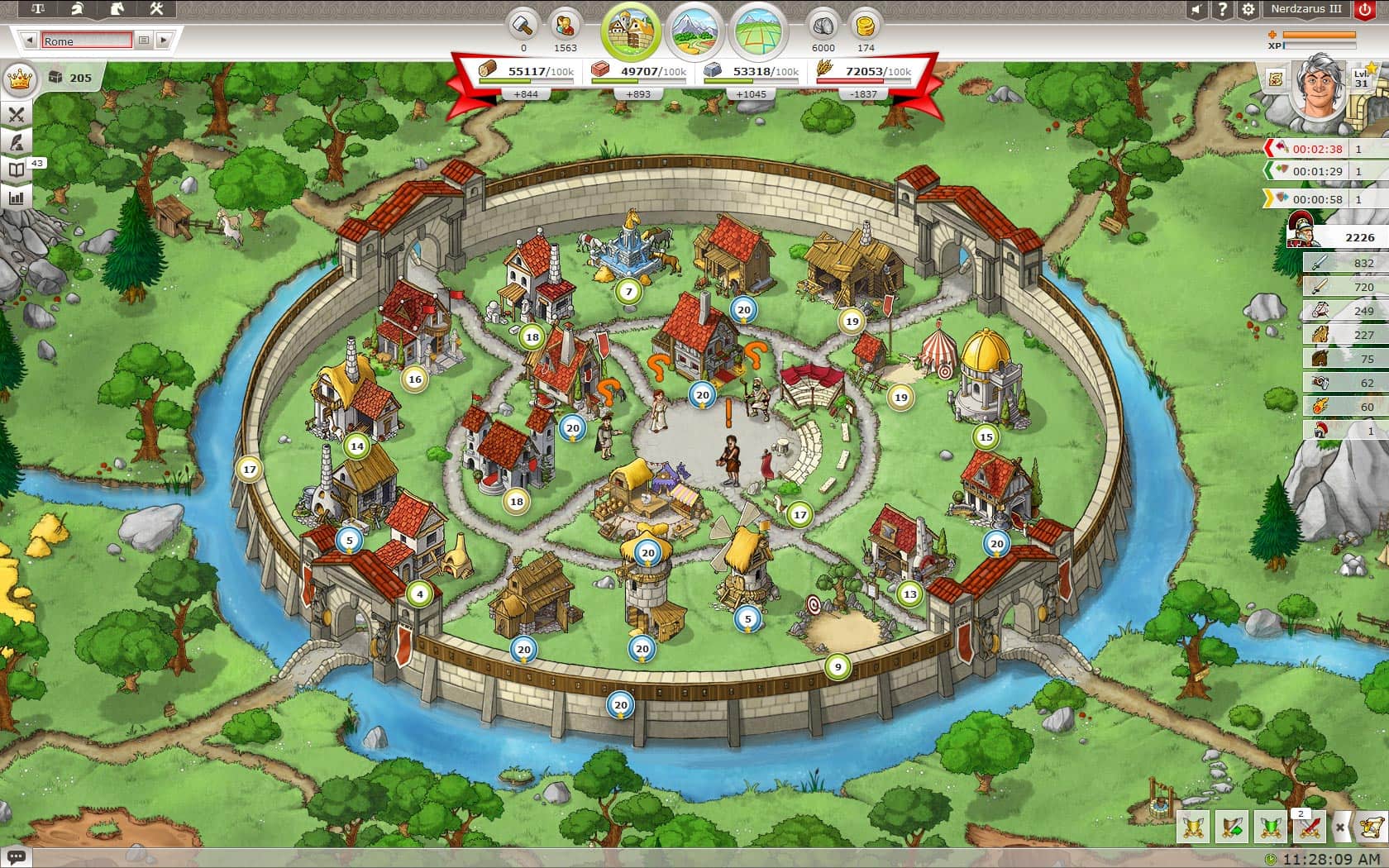Select the crown kingdom icon in sidebar
The width and height of the screenshot is (1389, 868).
pyautogui.click(x=18, y=79)
